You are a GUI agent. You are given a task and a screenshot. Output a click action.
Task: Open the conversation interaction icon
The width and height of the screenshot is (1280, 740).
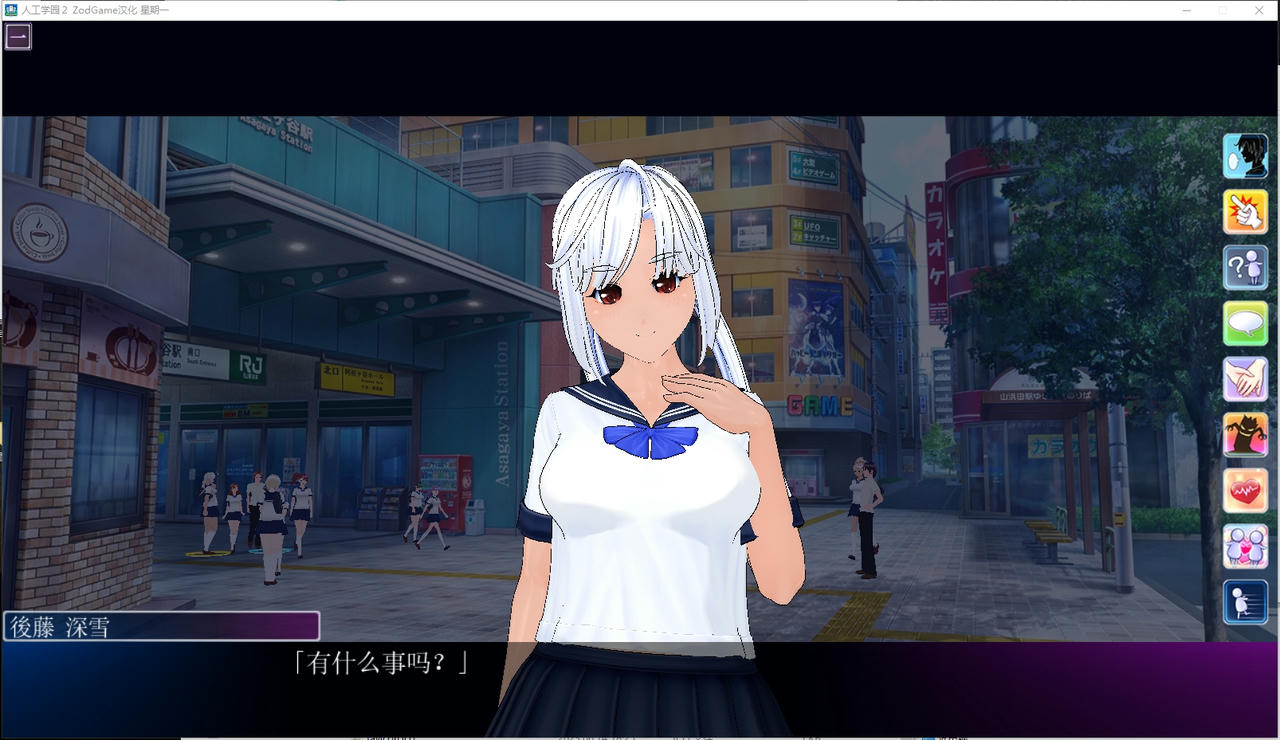point(1245,156)
